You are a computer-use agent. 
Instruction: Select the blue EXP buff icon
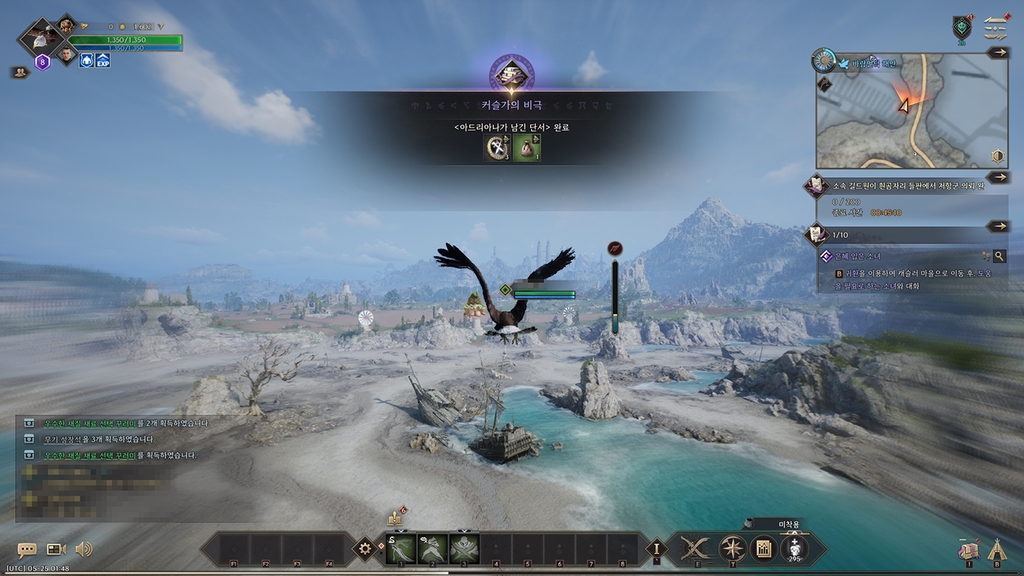(x=103, y=61)
